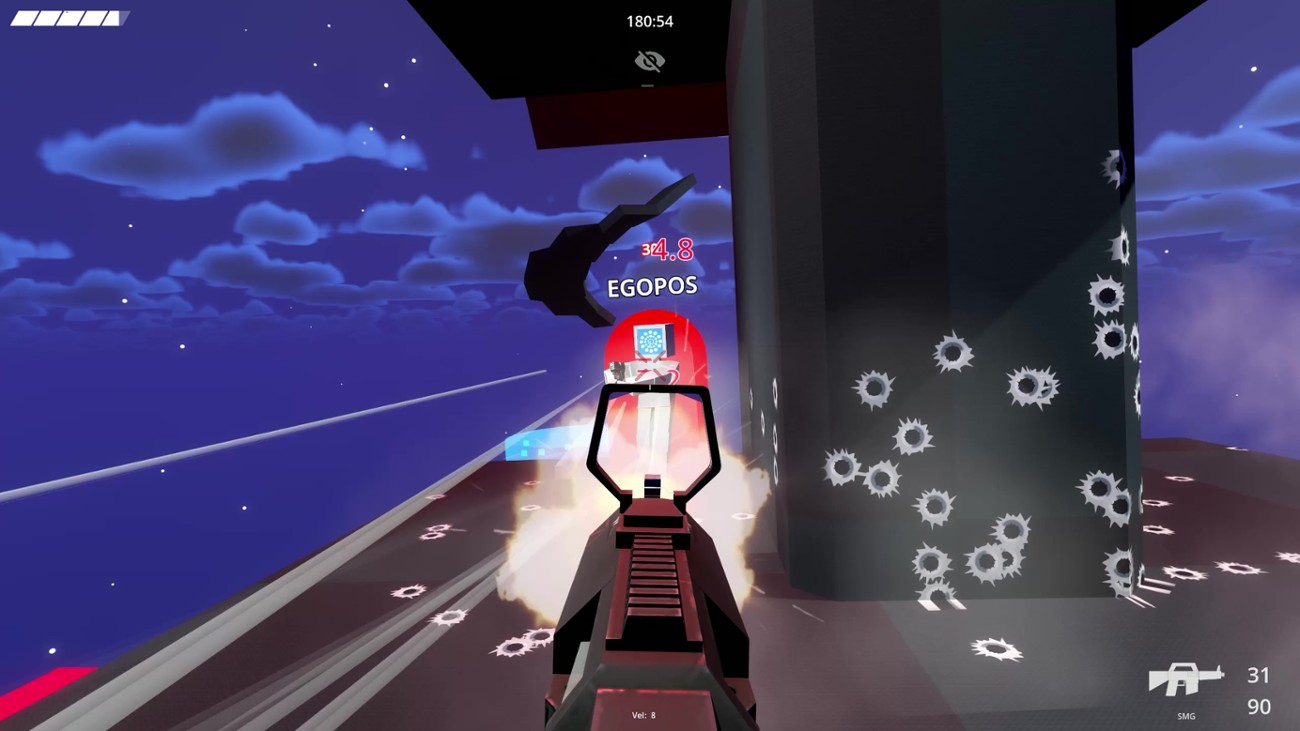
Task: Click the rightmost faded health bar segment
Action: pos(123,17)
